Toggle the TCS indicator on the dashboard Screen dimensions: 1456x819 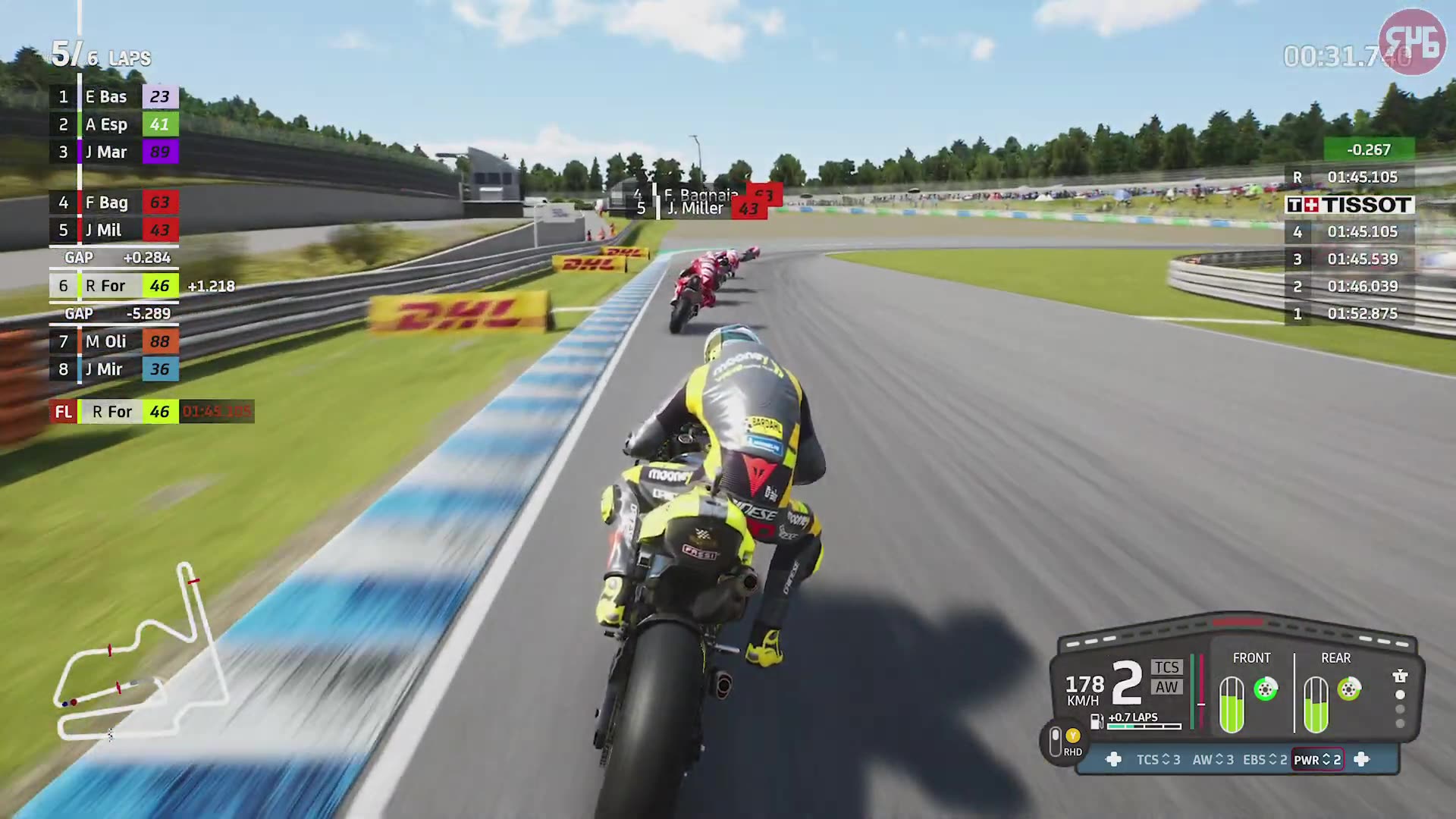pyautogui.click(x=1168, y=668)
